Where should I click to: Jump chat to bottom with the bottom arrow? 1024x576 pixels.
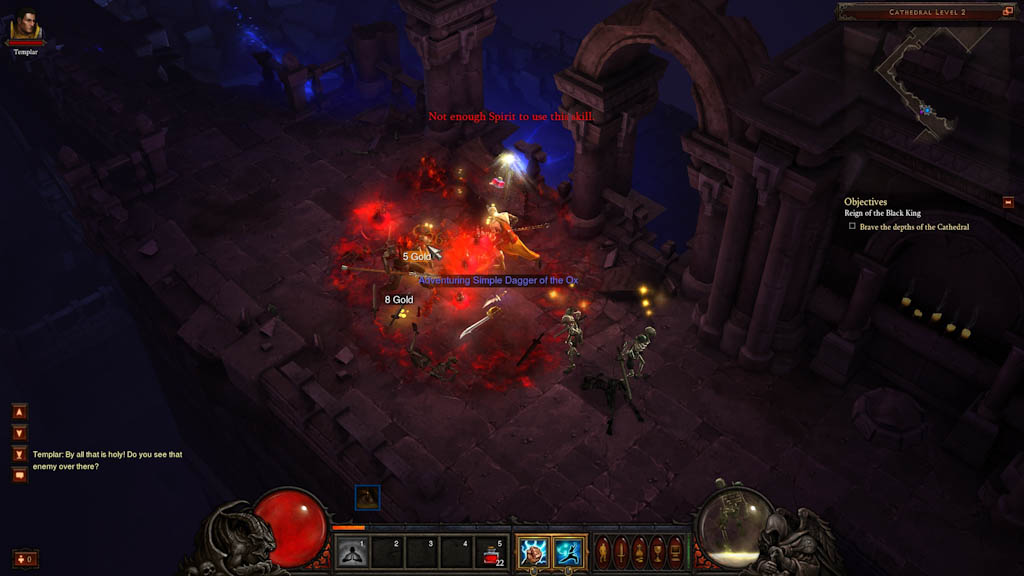point(19,454)
